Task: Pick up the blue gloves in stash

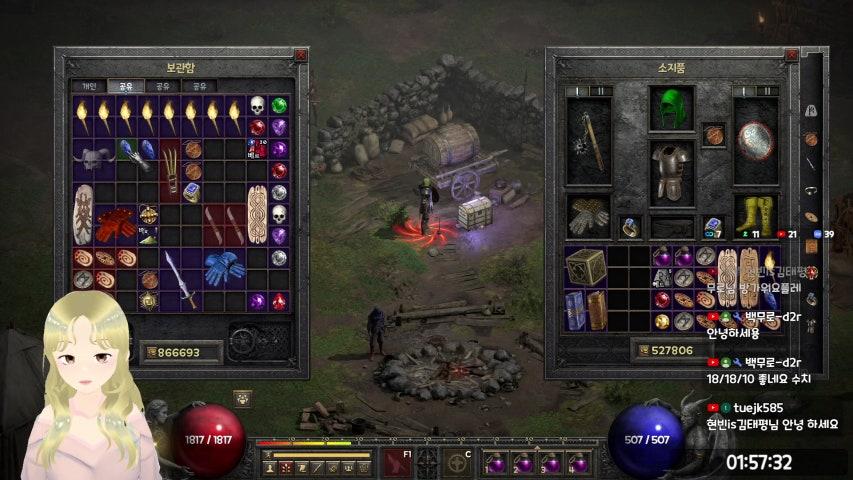Action: (223, 267)
